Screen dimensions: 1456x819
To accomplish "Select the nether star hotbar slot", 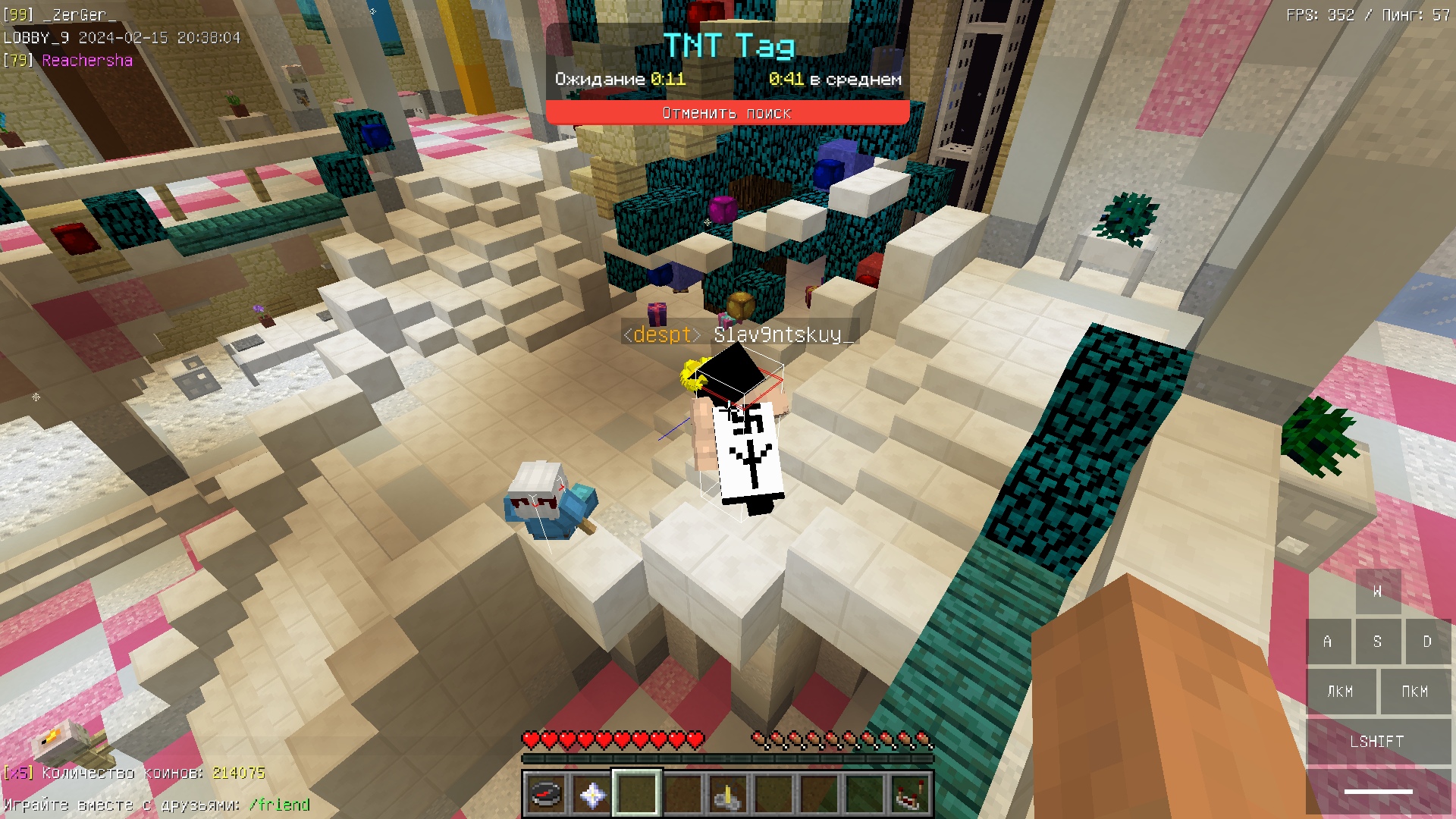I will 591,795.
